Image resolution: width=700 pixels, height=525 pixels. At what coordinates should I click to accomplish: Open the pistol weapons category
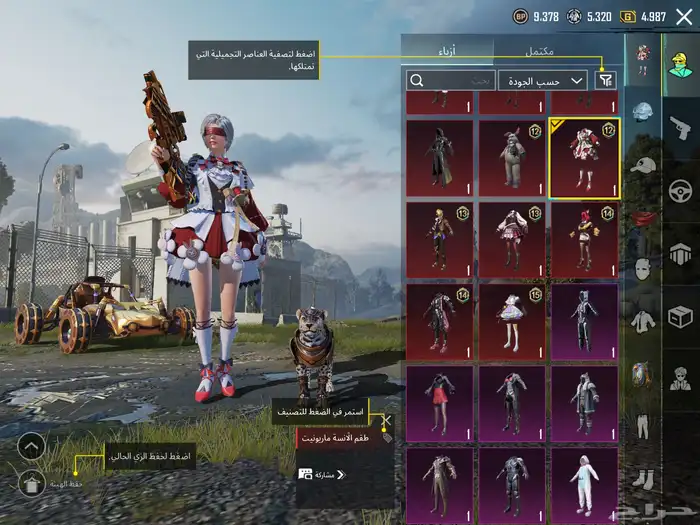point(680,127)
